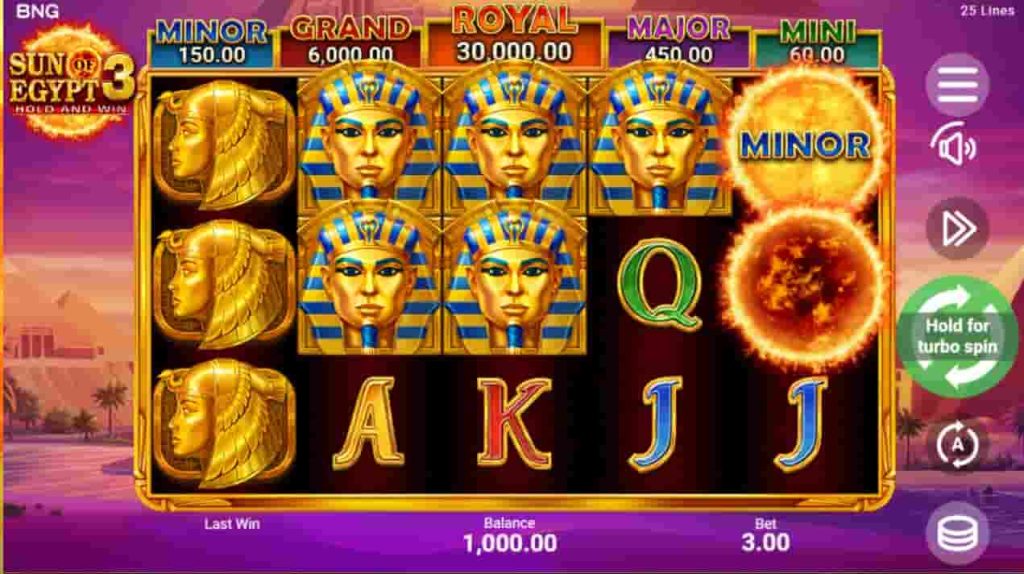This screenshot has height=574, width=1024.
Task: Open bet settings via the coin stack icon
Action: click(957, 533)
